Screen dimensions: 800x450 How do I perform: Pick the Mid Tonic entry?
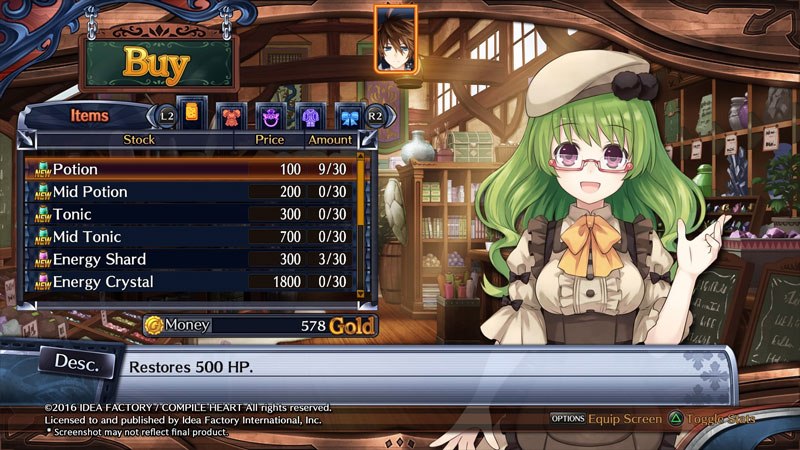[190, 237]
